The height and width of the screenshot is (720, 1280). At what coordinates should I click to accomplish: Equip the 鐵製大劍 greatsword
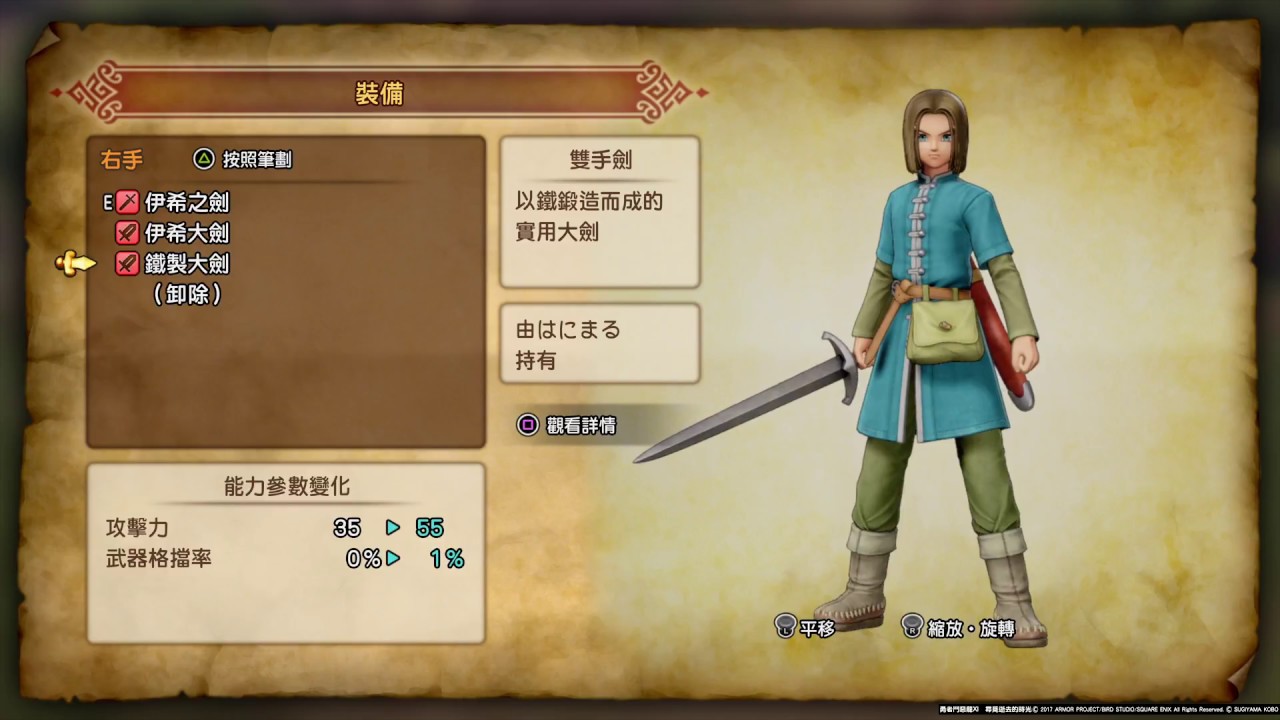click(186, 264)
